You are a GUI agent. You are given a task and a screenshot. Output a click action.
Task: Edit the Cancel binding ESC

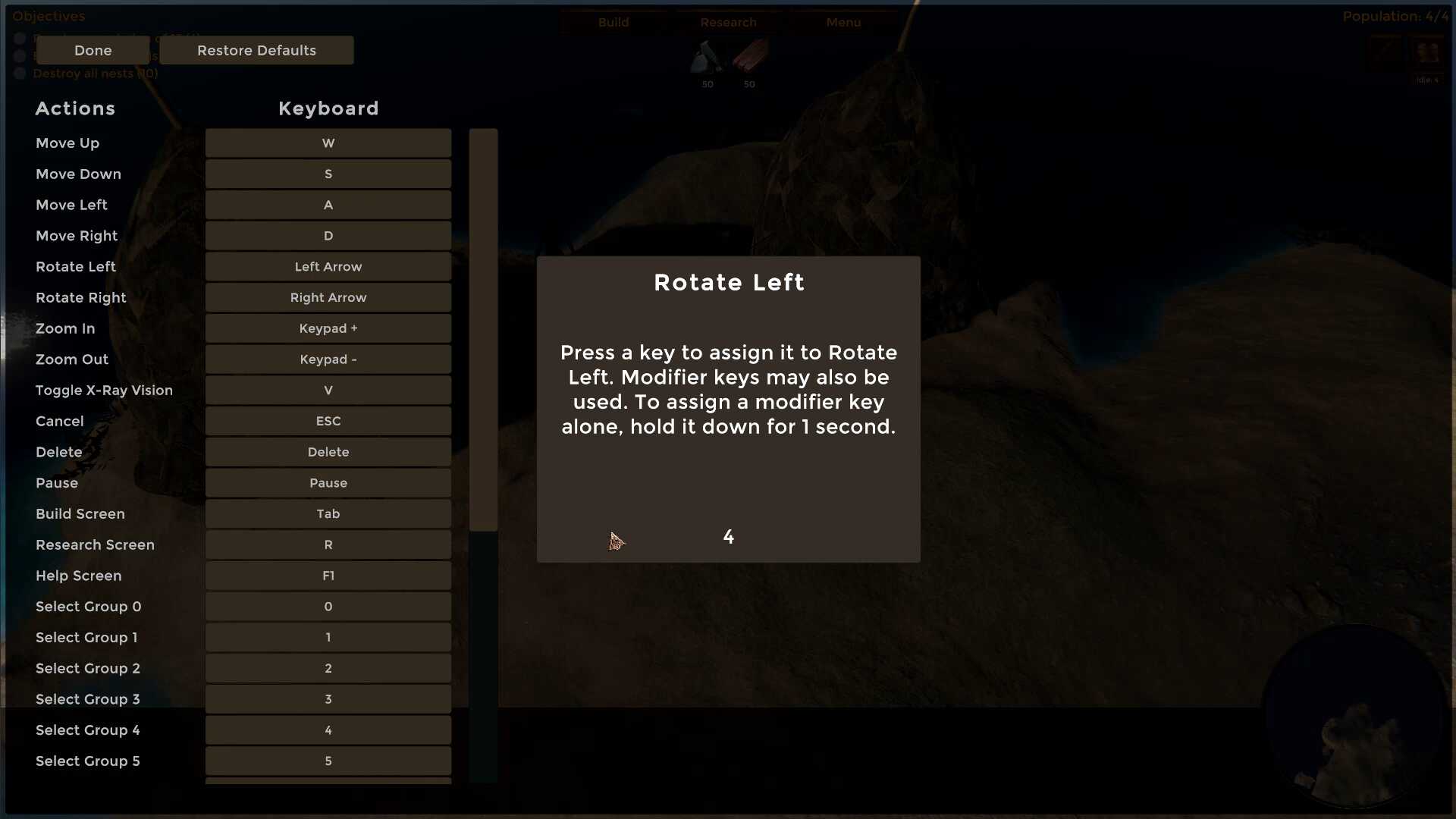tap(328, 422)
